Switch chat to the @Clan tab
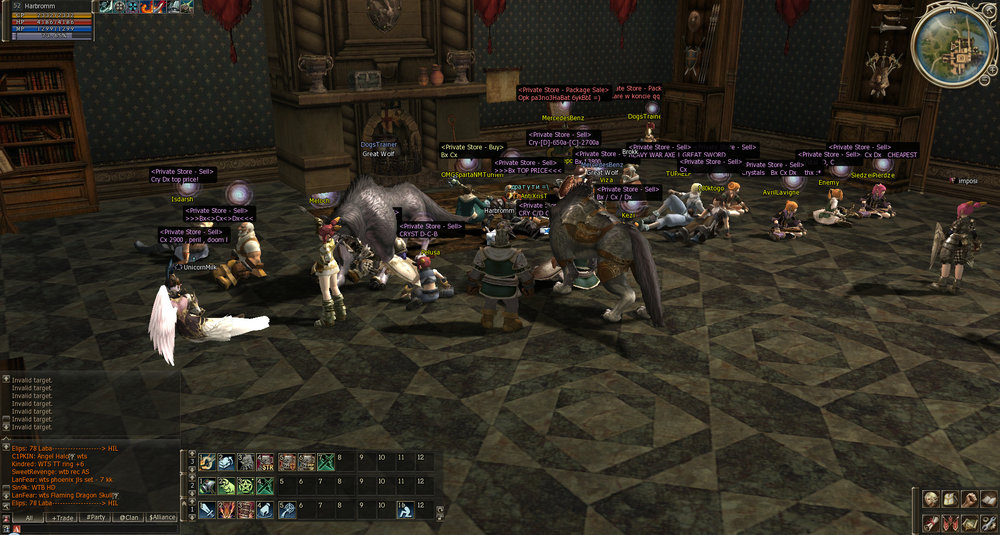The width and height of the screenshot is (1000, 535). click(128, 518)
